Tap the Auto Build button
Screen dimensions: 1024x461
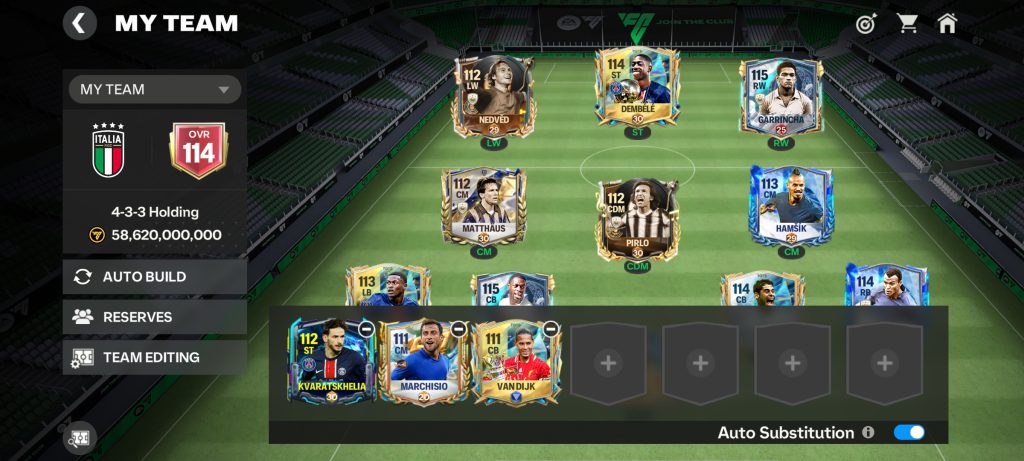pyautogui.click(x=155, y=277)
